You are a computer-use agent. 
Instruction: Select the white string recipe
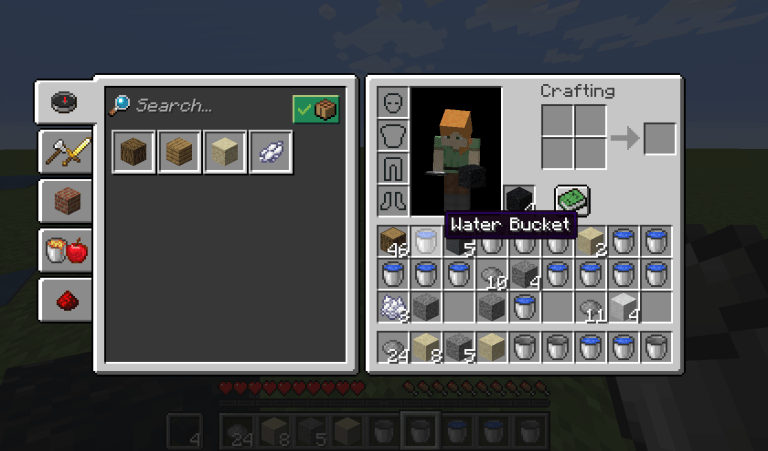272,152
